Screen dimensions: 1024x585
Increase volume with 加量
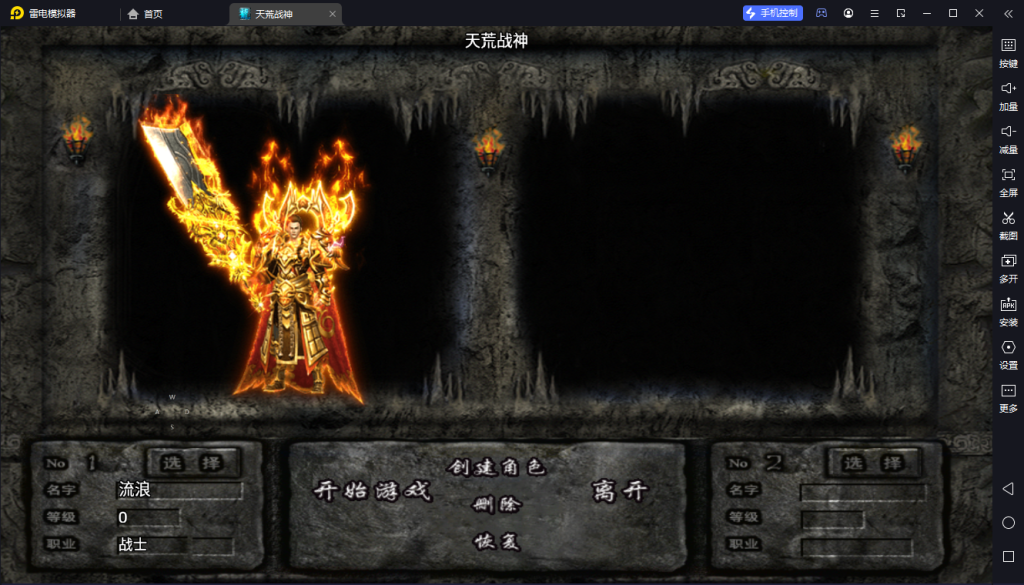tap(1008, 94)
